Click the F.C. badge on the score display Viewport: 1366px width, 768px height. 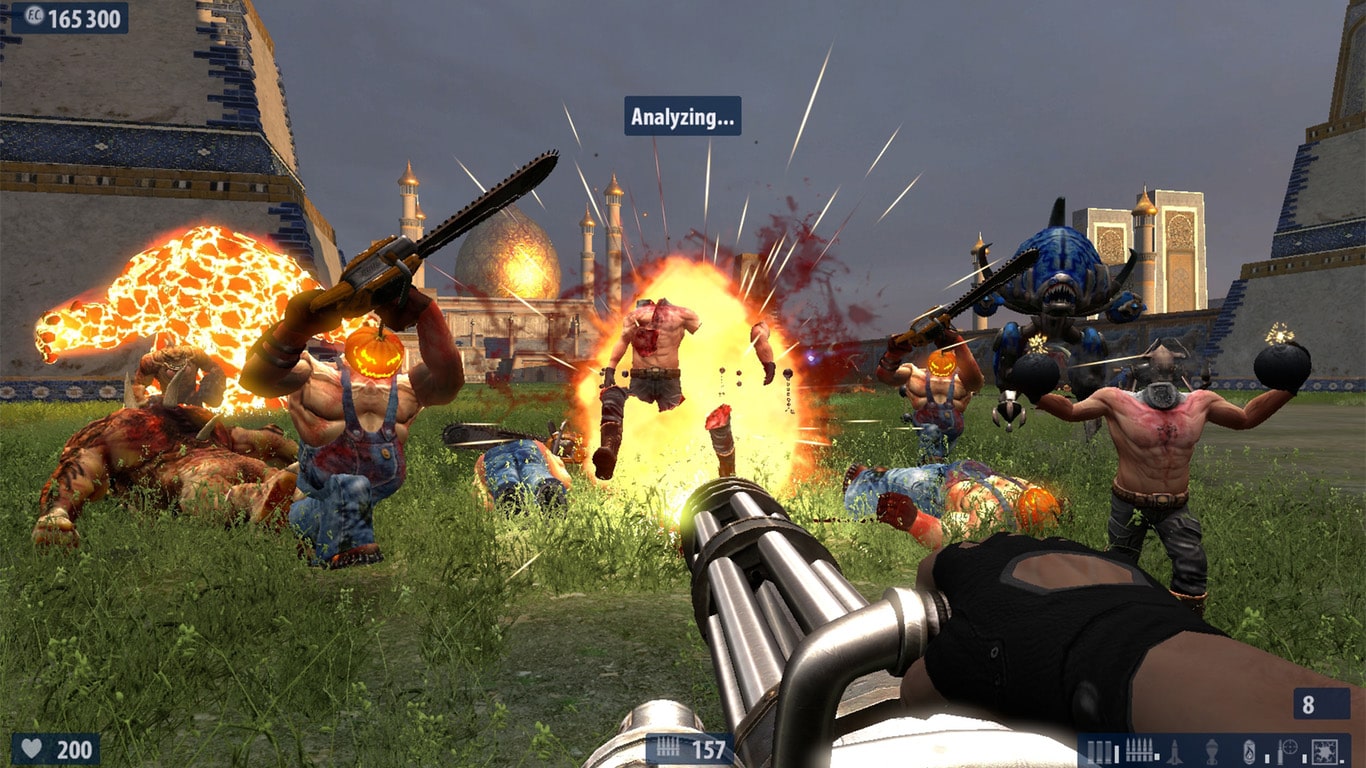pos(33,16)
